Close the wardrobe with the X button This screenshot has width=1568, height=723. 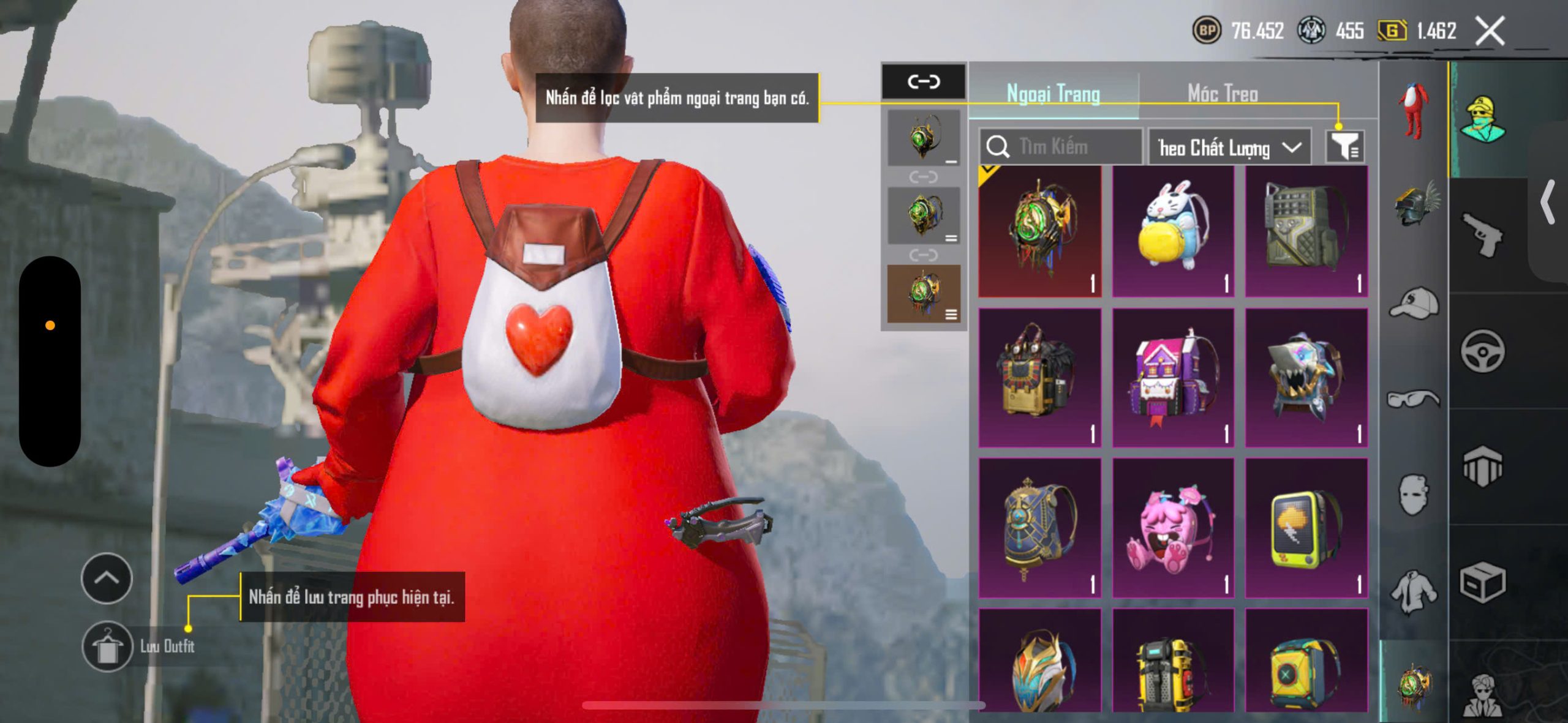1490,31
